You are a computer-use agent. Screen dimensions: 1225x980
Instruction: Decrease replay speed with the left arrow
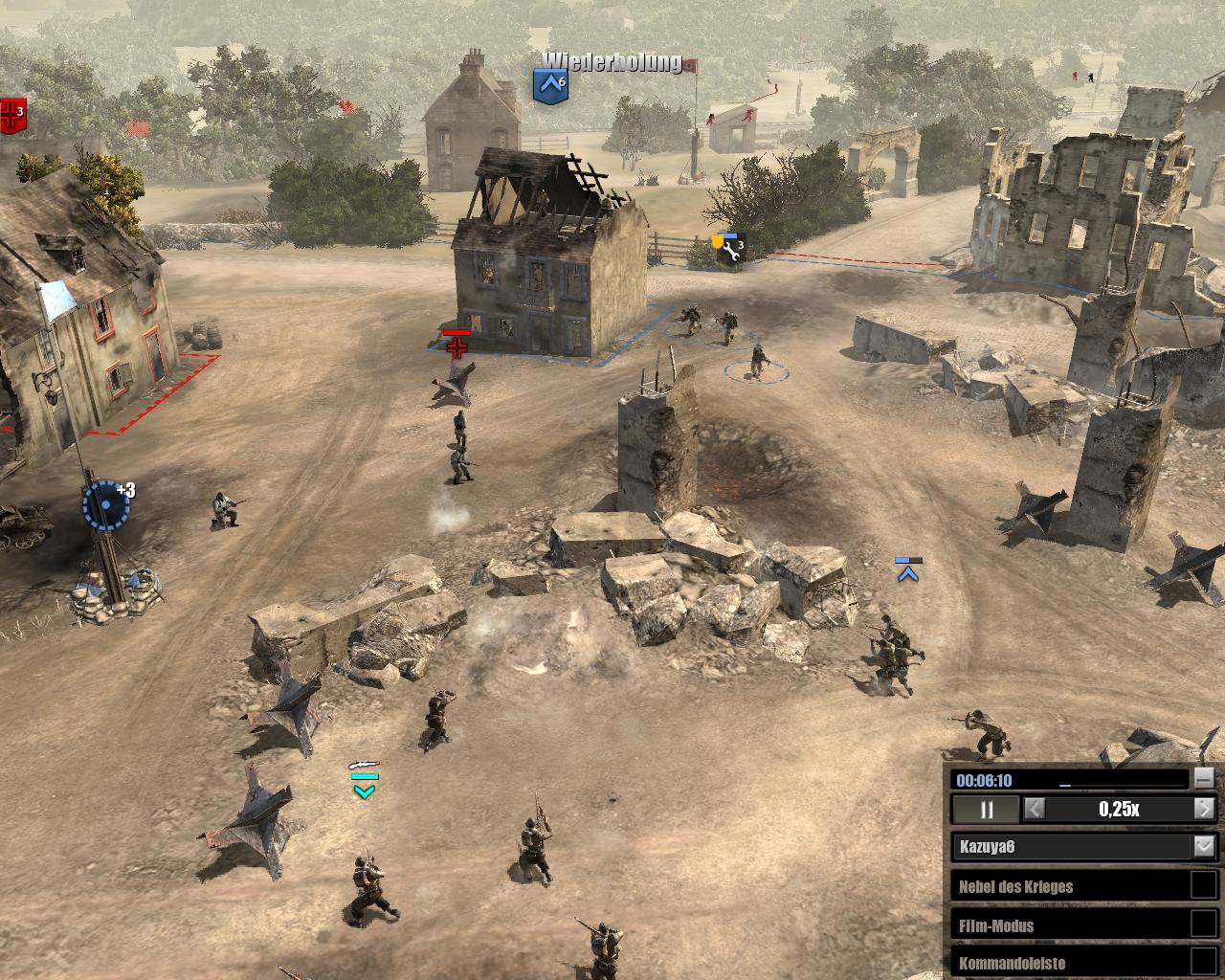click(1035, 810)
